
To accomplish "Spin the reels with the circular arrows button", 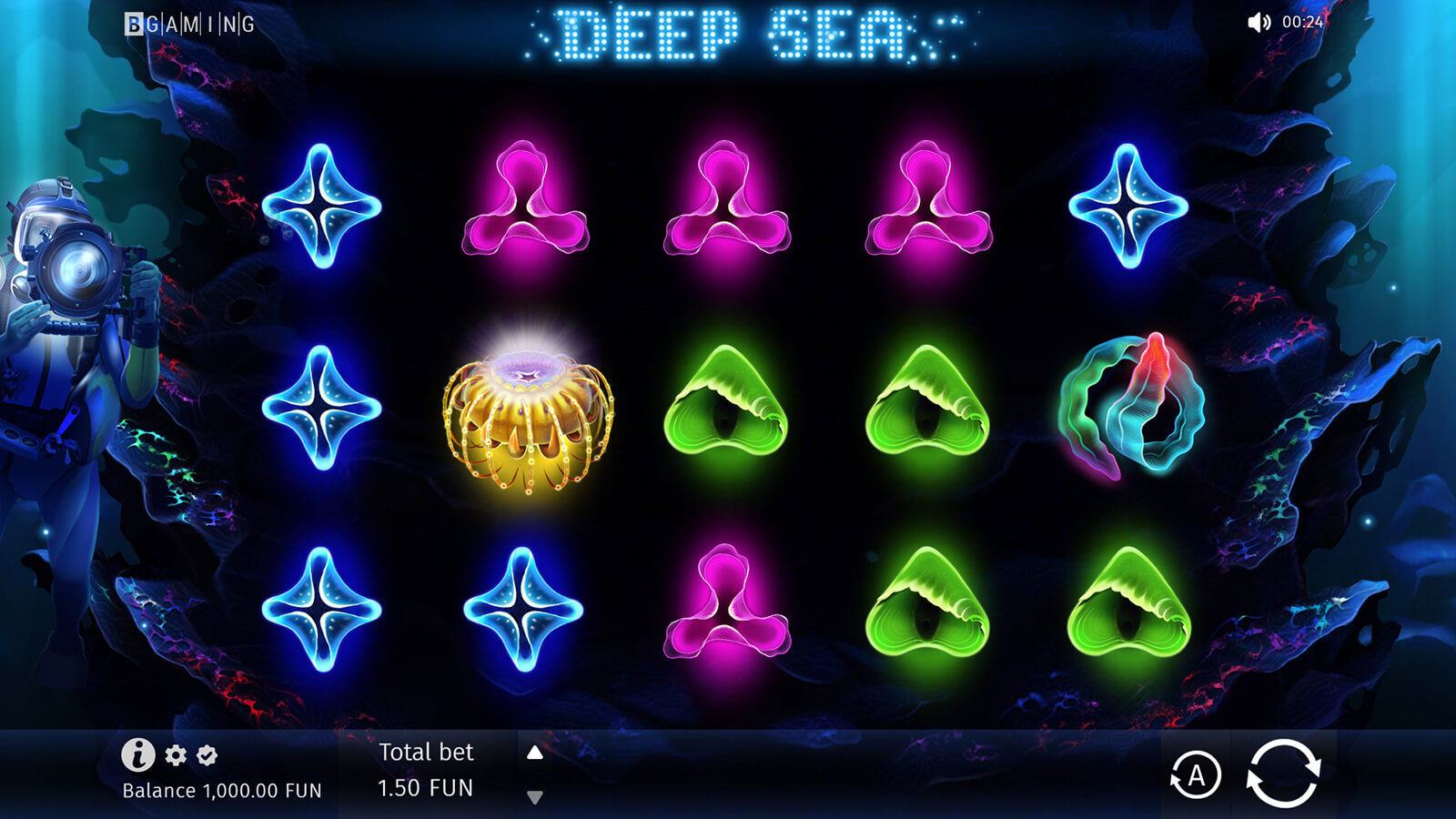I will click(1282, 773).
